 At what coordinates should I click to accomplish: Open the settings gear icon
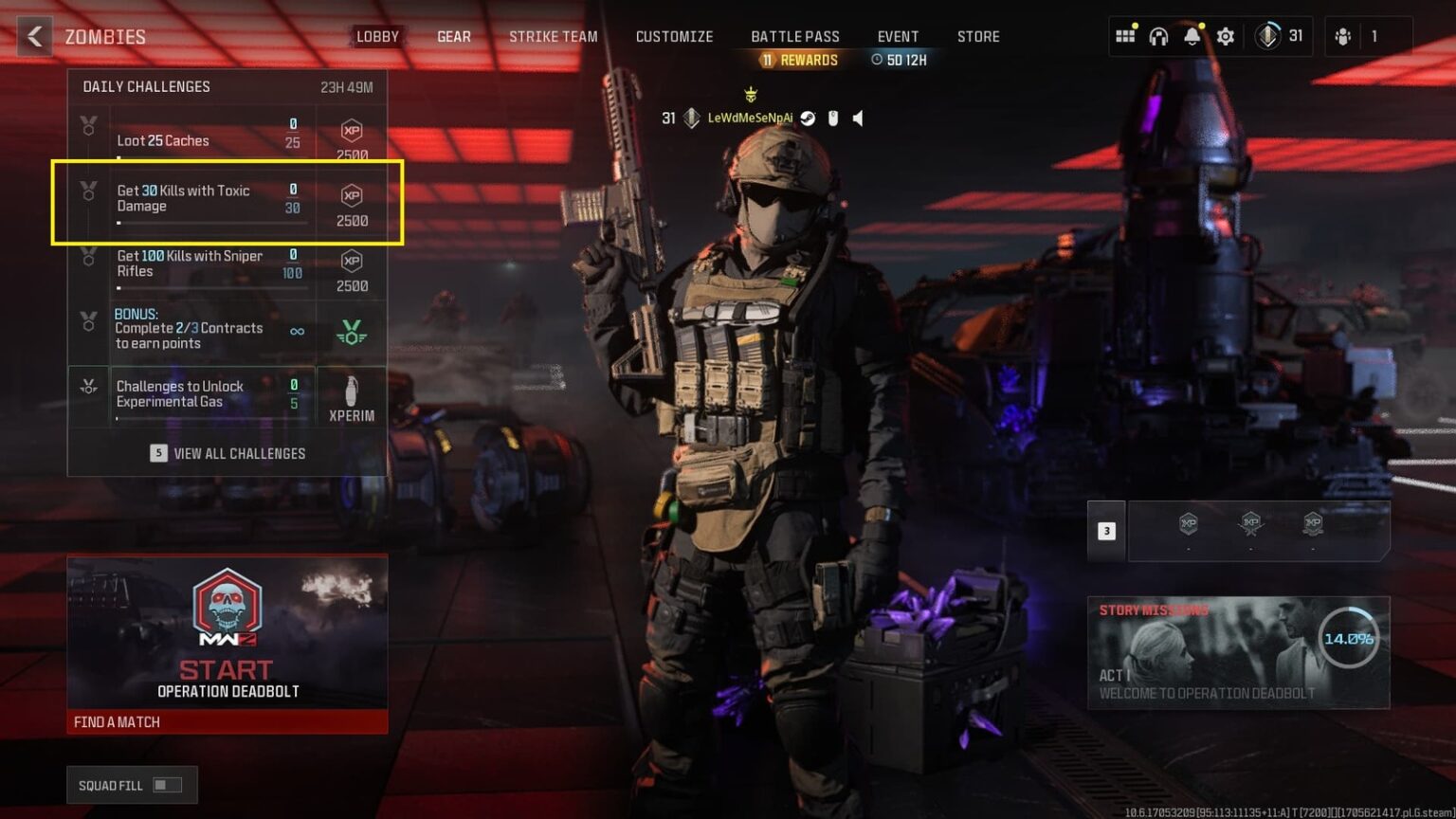(1225, 35)
